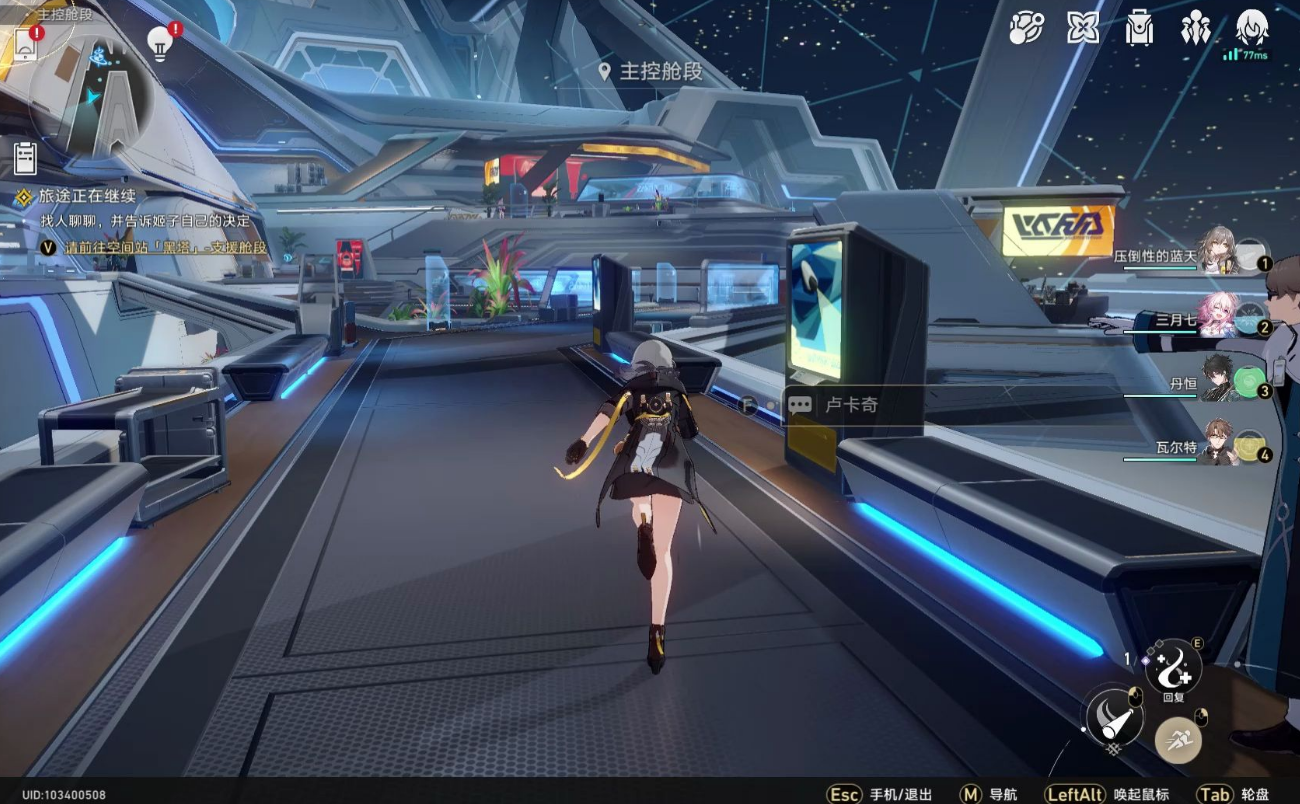Use the 回复 technique skill icon
1300x804 pixels.
tap(1173, 665)
